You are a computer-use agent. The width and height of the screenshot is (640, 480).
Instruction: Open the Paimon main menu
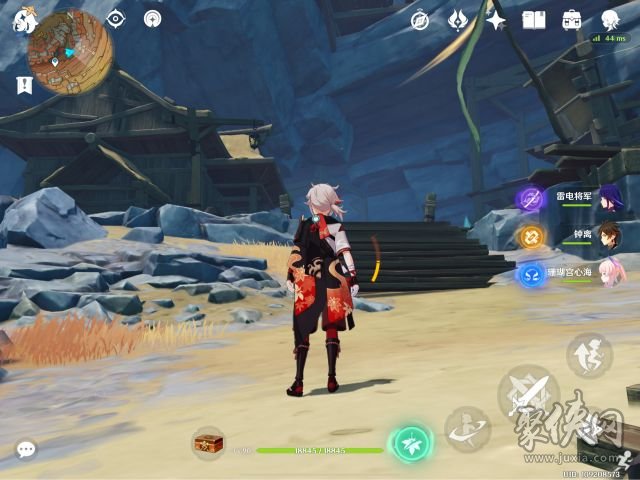click(24, 19)
